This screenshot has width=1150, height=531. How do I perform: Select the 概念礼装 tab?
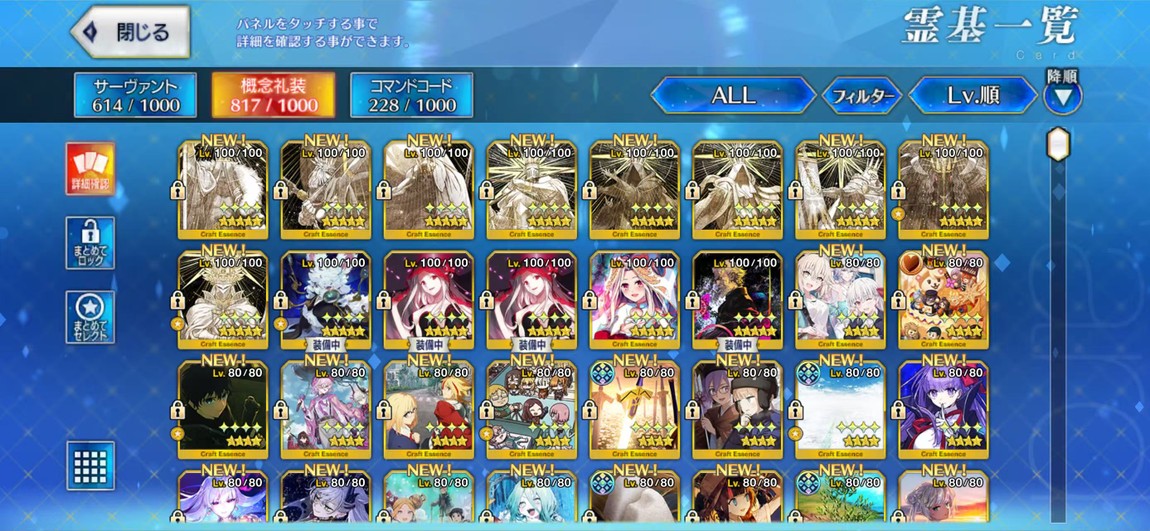pos(273,95)
